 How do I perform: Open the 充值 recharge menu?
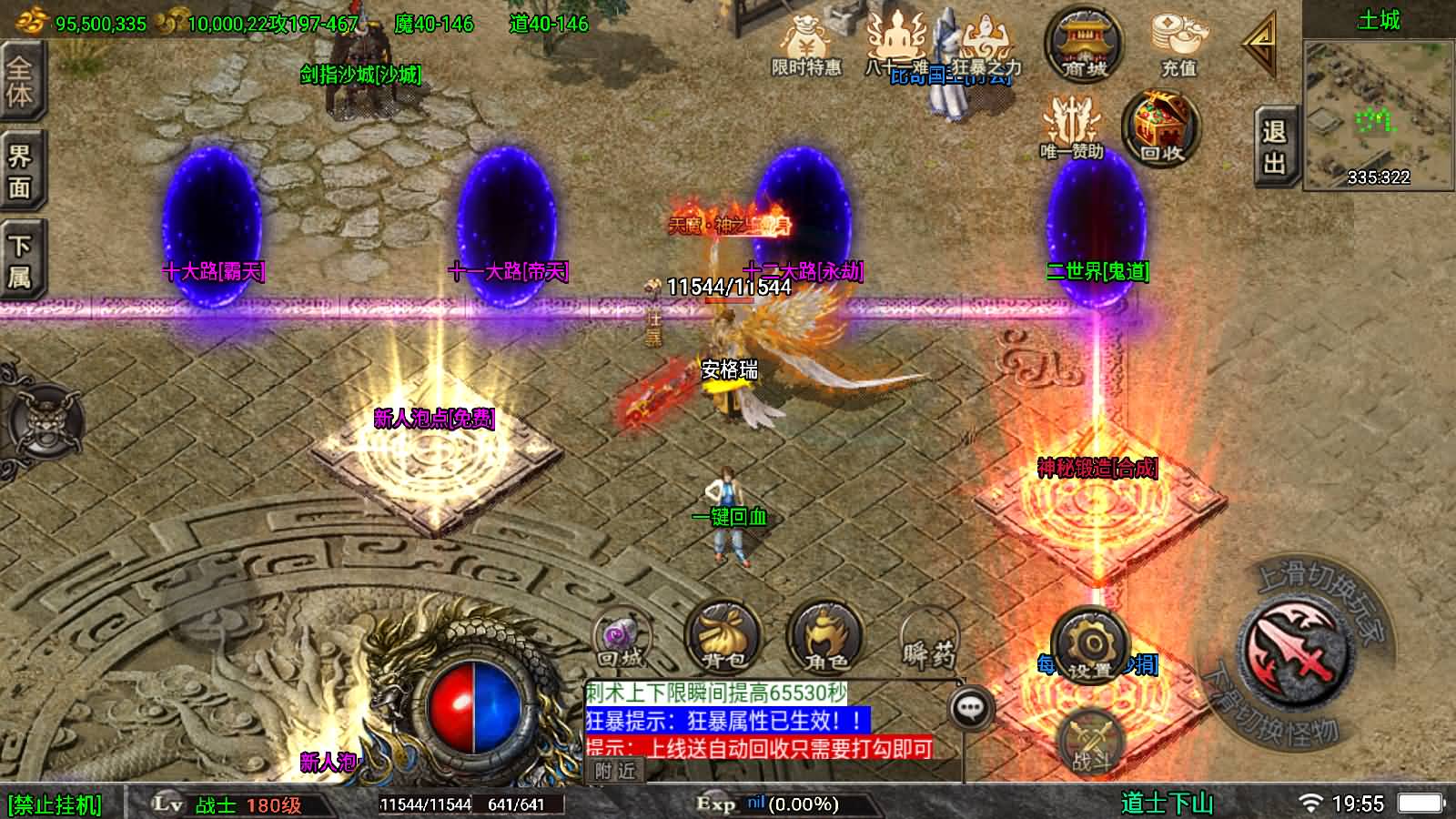coord(1178,44)
